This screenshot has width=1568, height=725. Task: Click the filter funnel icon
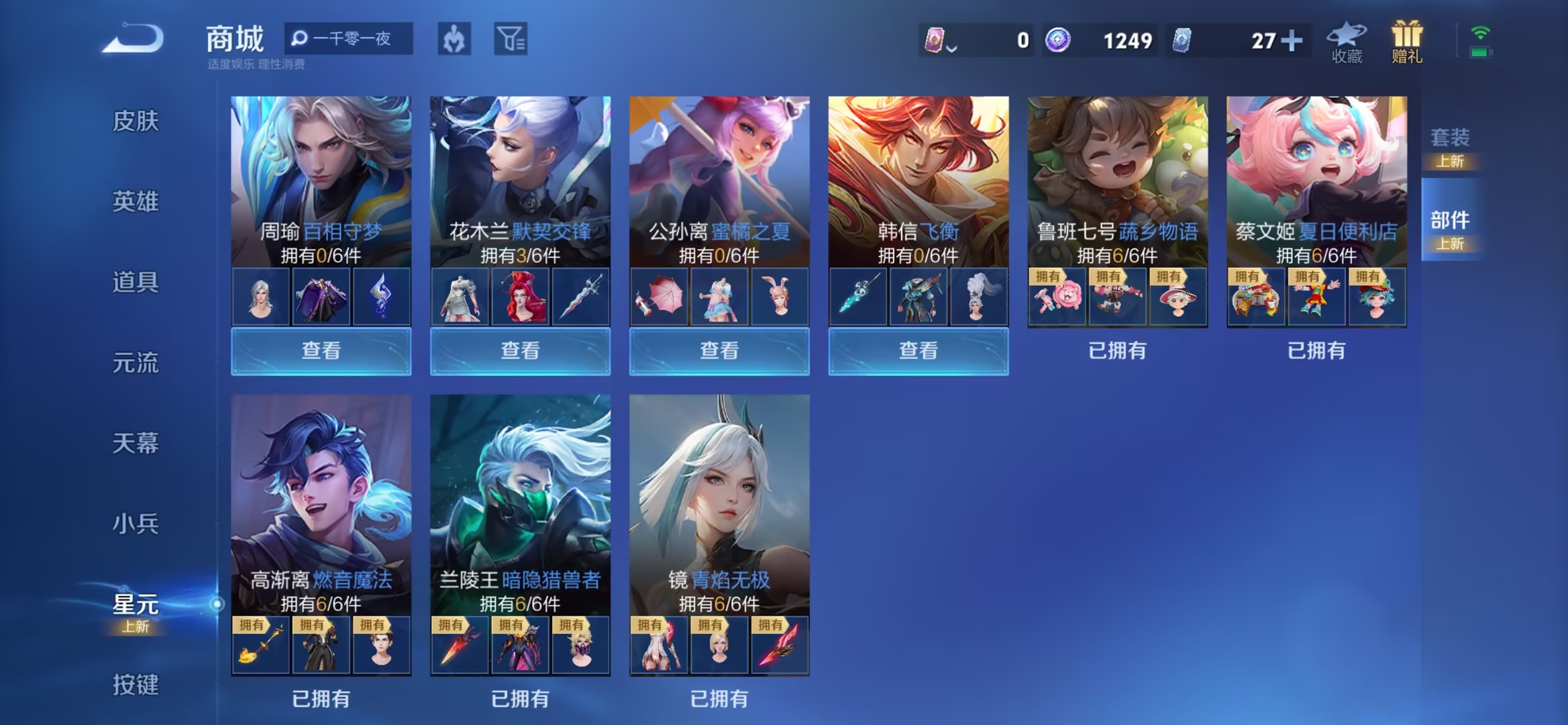pos(511,39)
